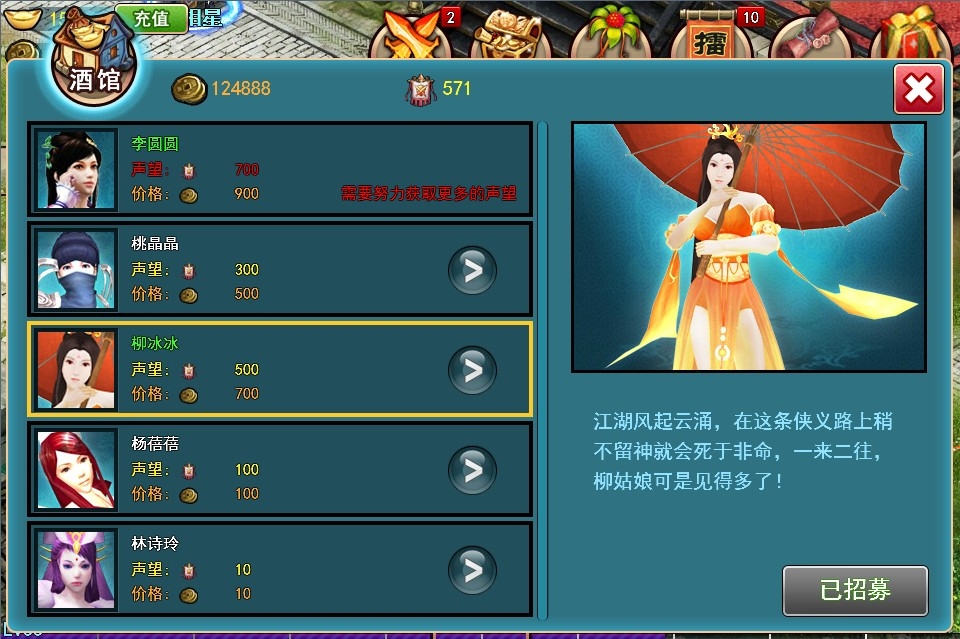The image size is (960, 639).
Task: Pick the red-haired 杨蓓蓓 portrait
Action: 77,469
